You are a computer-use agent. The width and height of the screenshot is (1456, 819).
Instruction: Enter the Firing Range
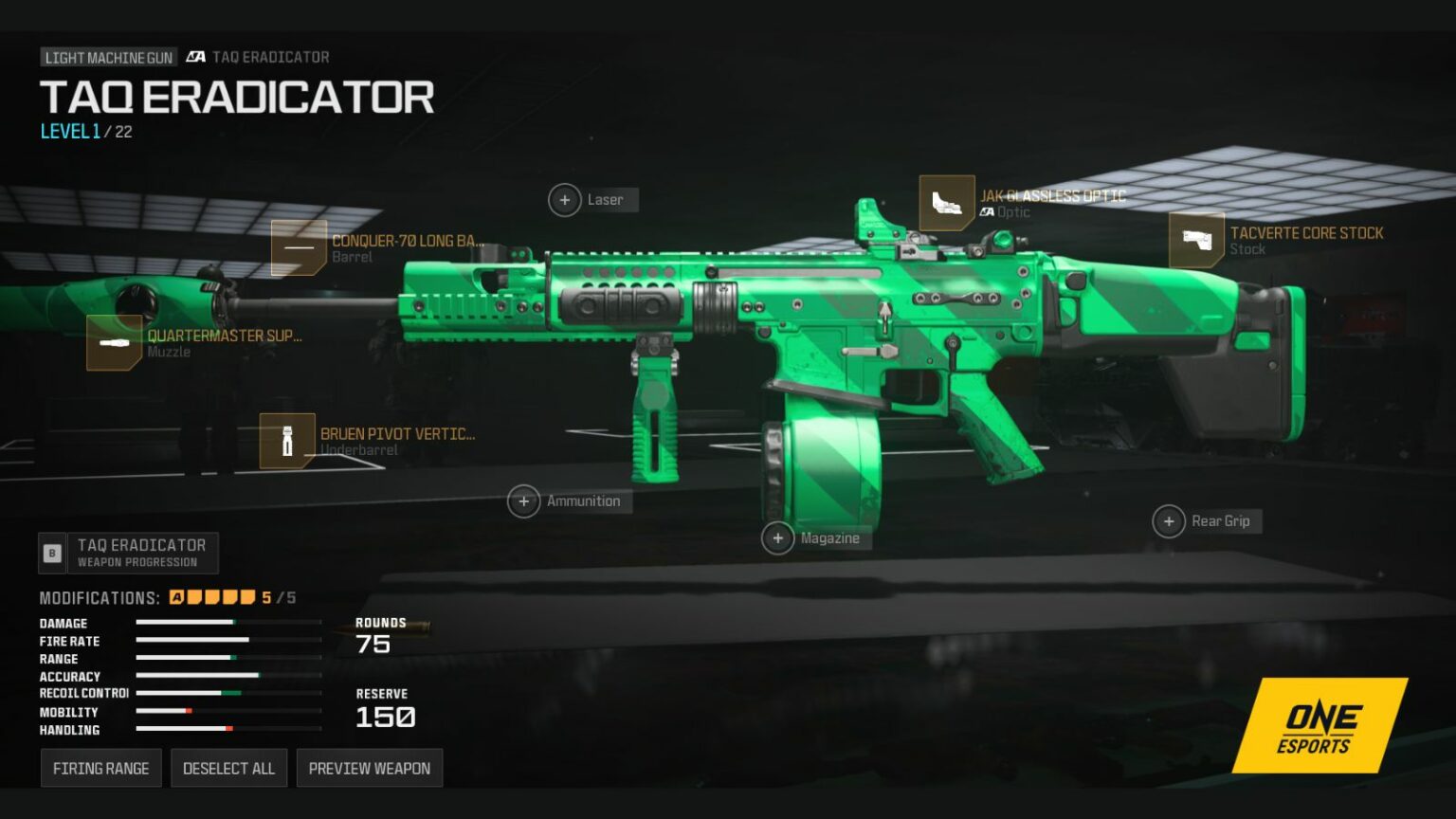tap(100, 768)
